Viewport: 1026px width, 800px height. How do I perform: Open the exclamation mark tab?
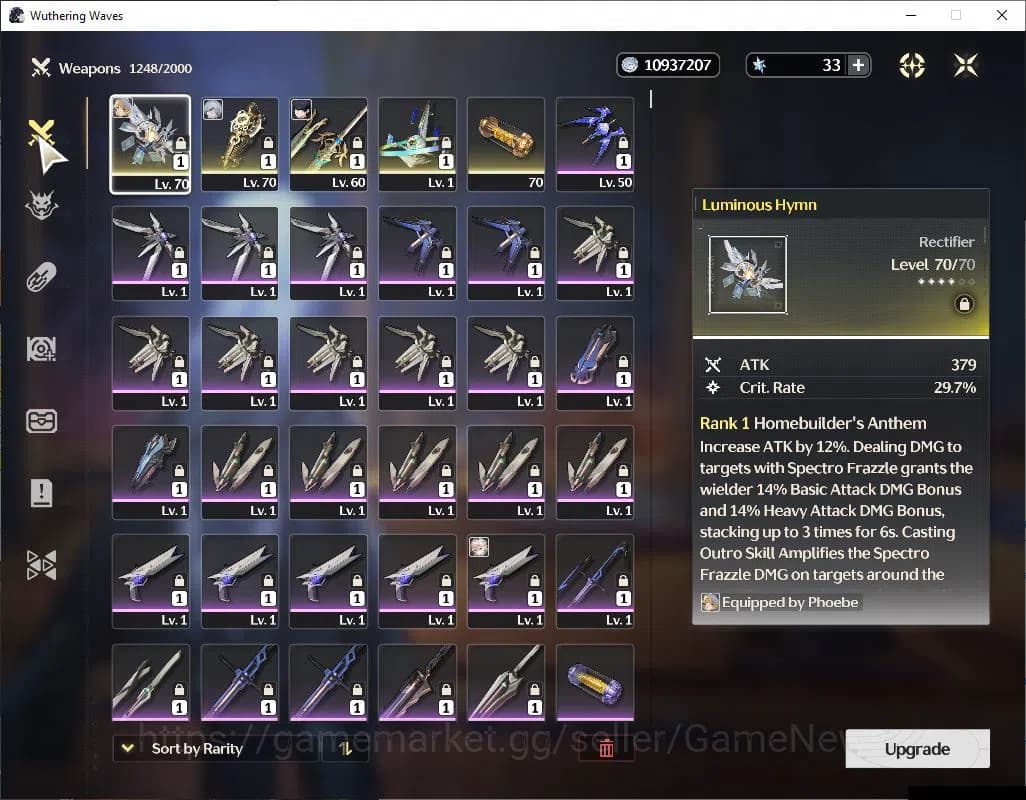pos(42,492)
